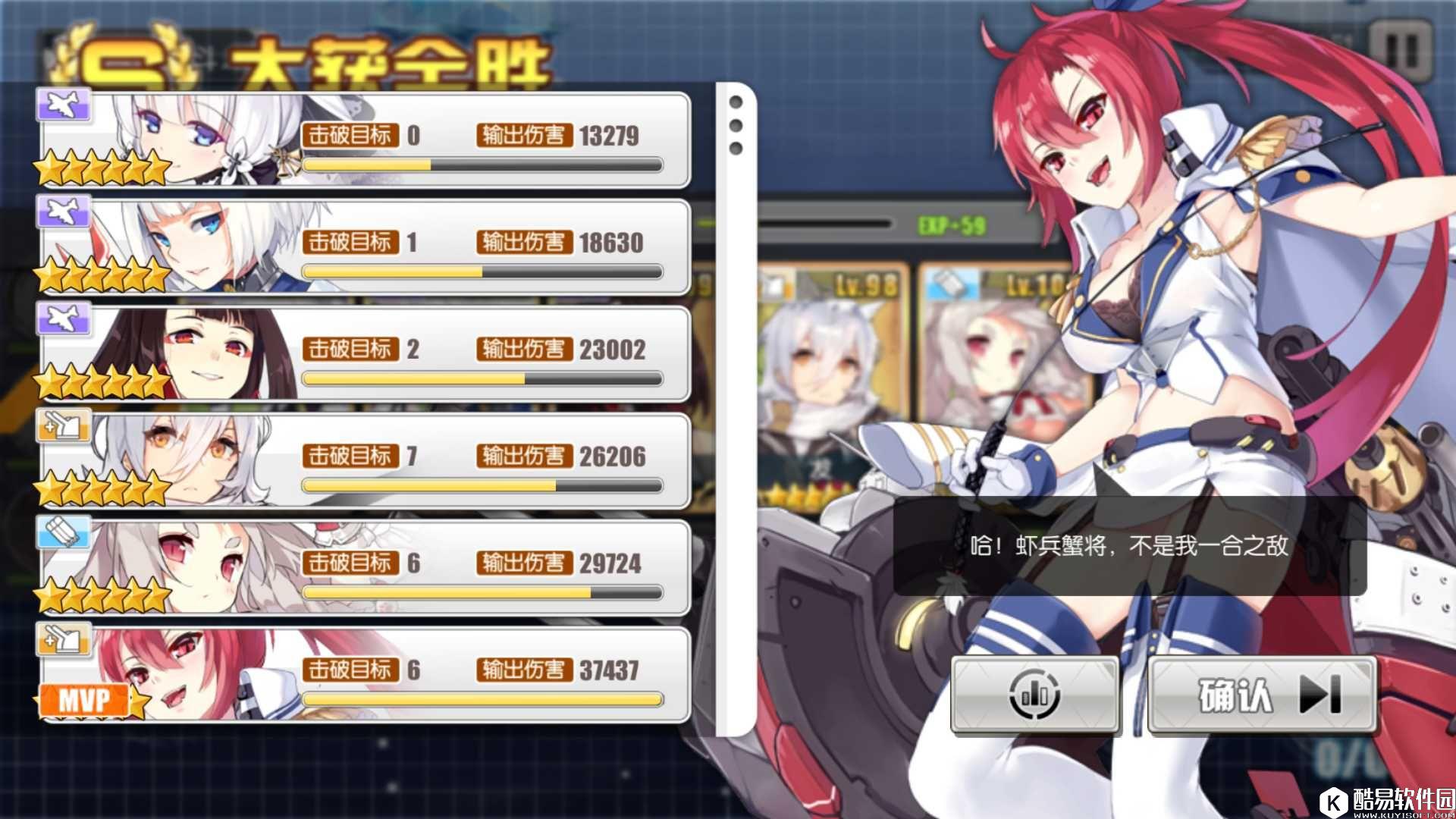Open the battle statistics chart icon
The width and height of the screenshot is (1456, 819).
[1035, 694]
